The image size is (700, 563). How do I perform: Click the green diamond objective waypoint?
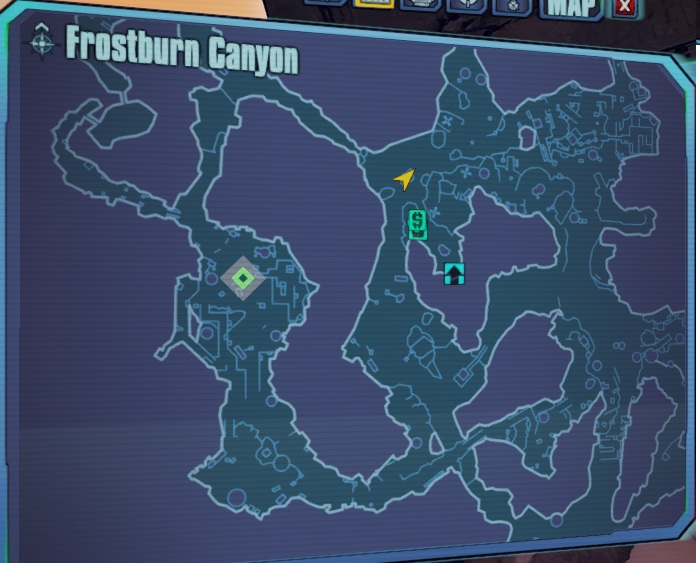click(x=243, y=276)
